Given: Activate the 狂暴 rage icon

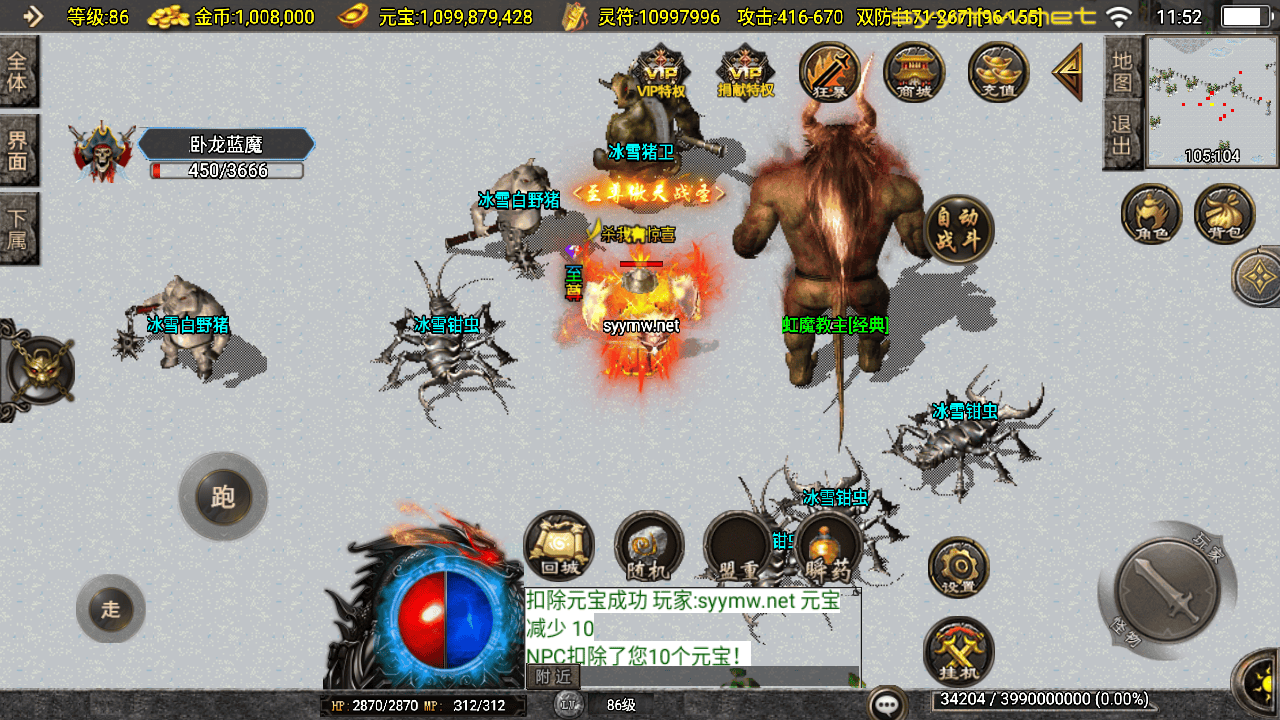Looking at the screenshot, I should [x=830, y=72].
